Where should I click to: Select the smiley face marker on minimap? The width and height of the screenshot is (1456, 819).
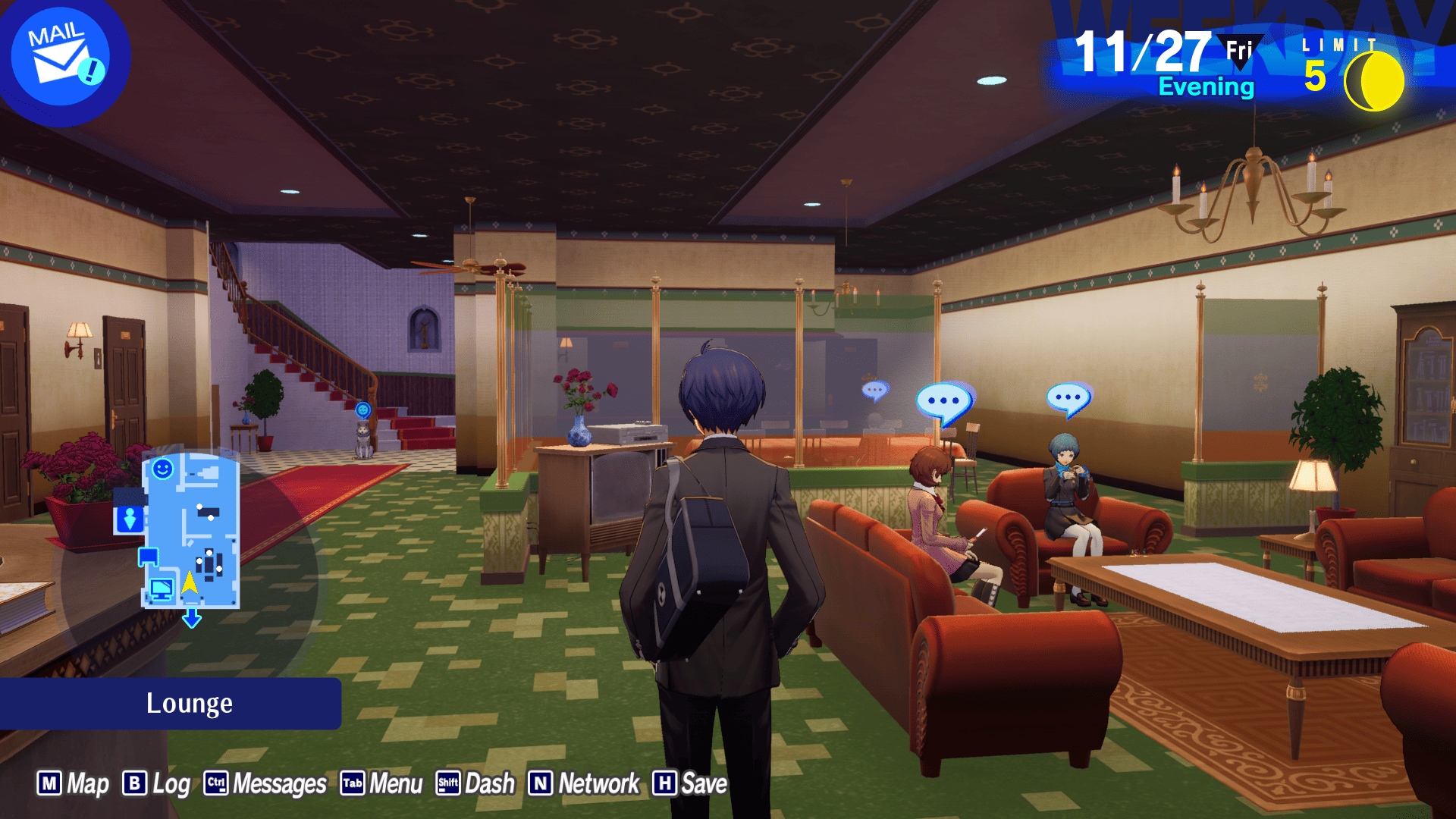click(162, 469)
